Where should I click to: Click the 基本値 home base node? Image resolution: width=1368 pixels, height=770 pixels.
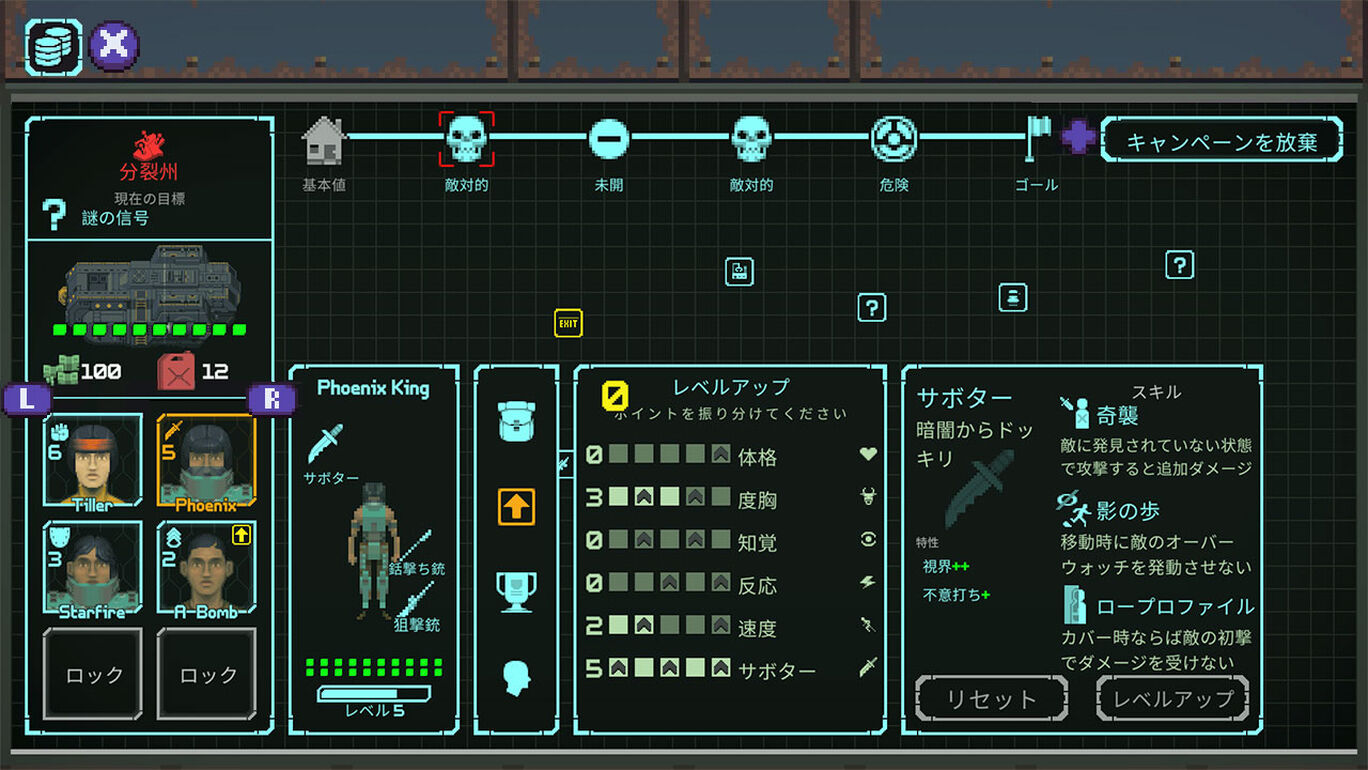324,141
